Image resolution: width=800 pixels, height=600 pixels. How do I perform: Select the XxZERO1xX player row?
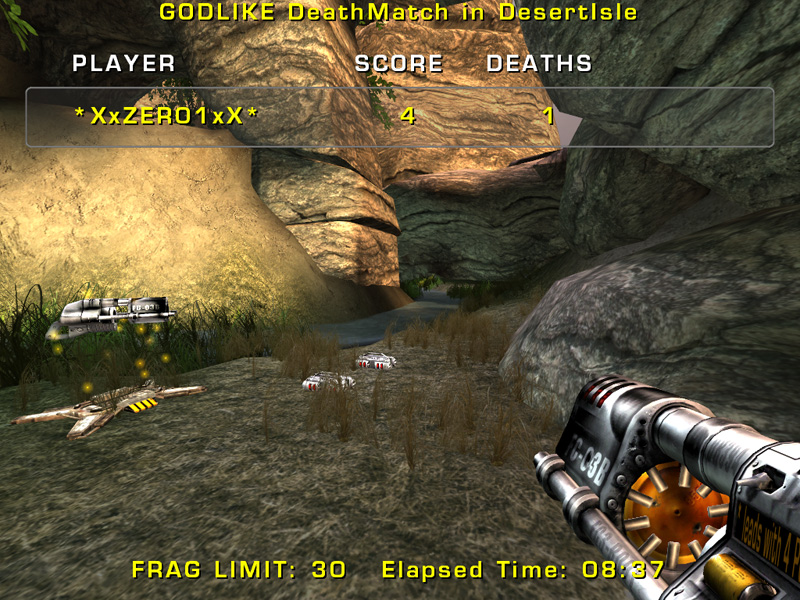[x=398, y=117]
